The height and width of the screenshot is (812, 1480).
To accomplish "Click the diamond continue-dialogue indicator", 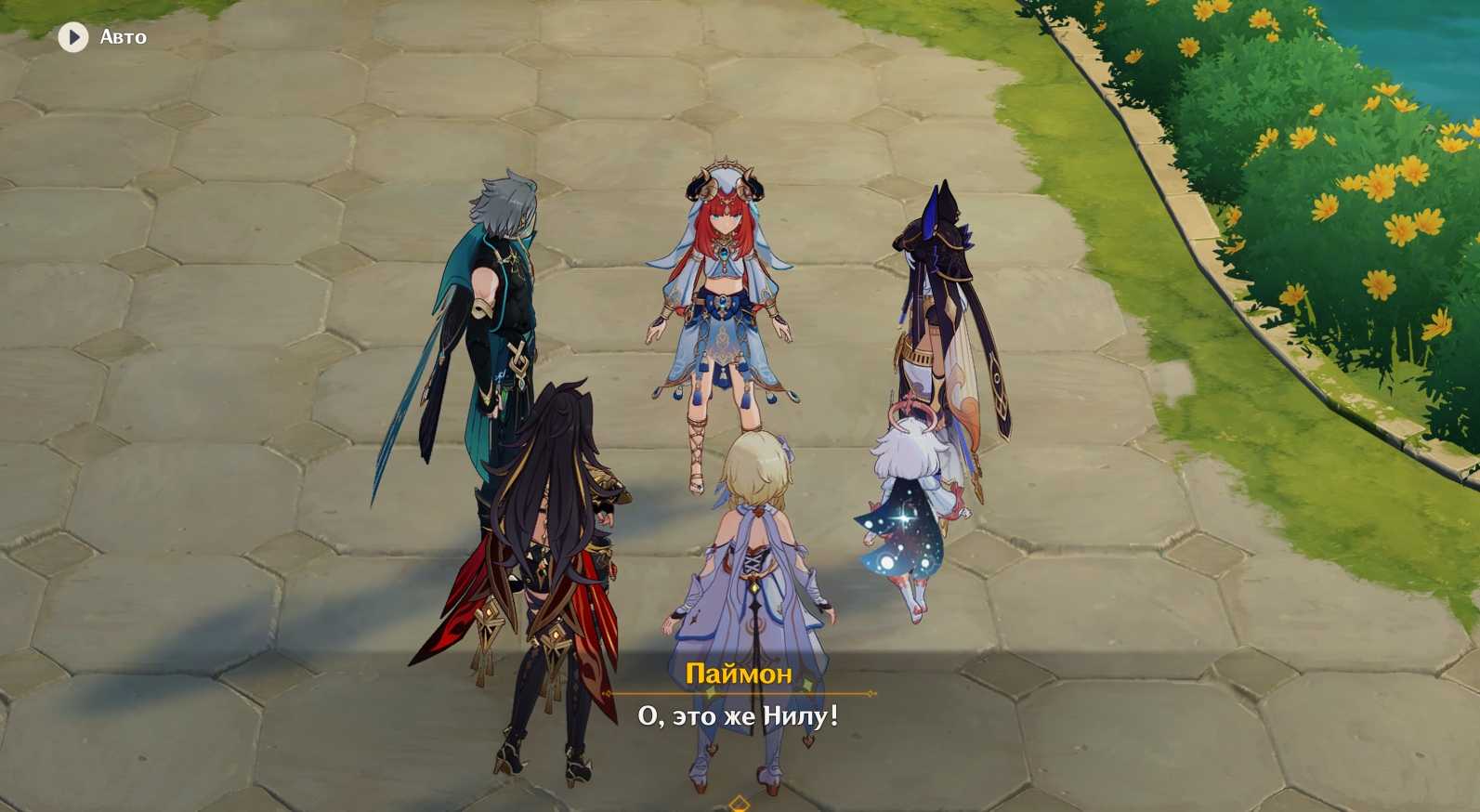I will coord(739,803).
